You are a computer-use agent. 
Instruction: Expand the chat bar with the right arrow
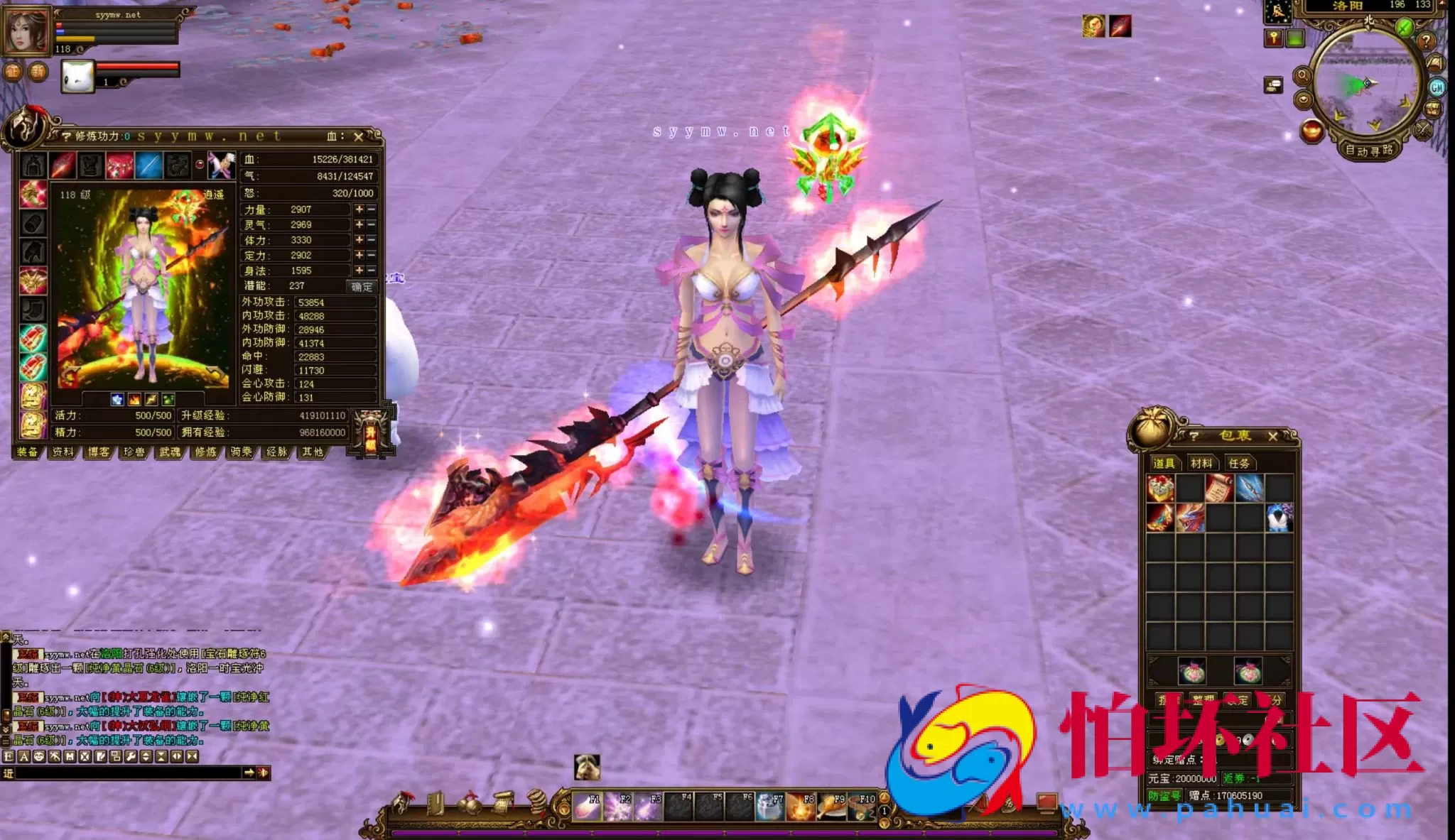[x=249, y=773]
